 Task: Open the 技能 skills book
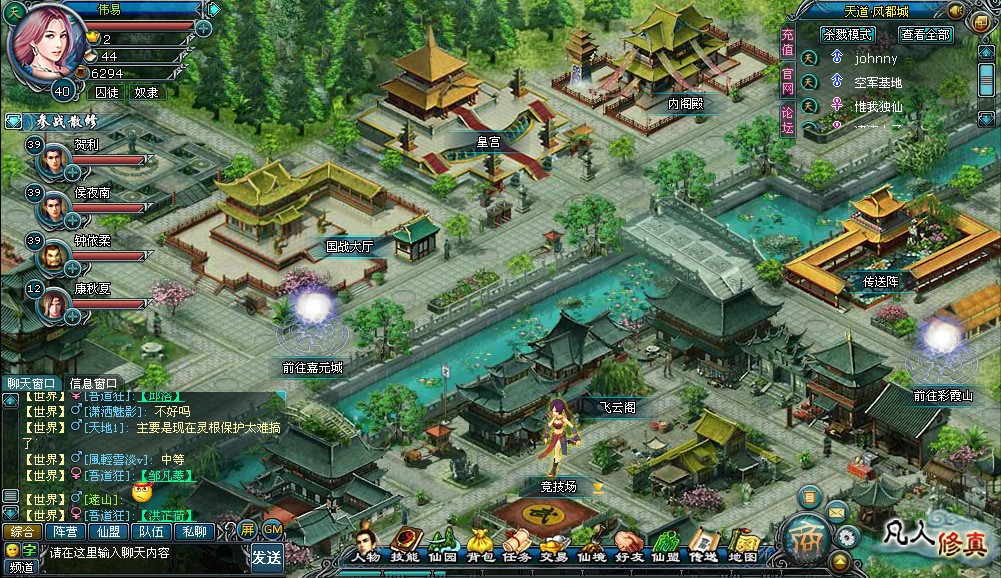[405, 544]
